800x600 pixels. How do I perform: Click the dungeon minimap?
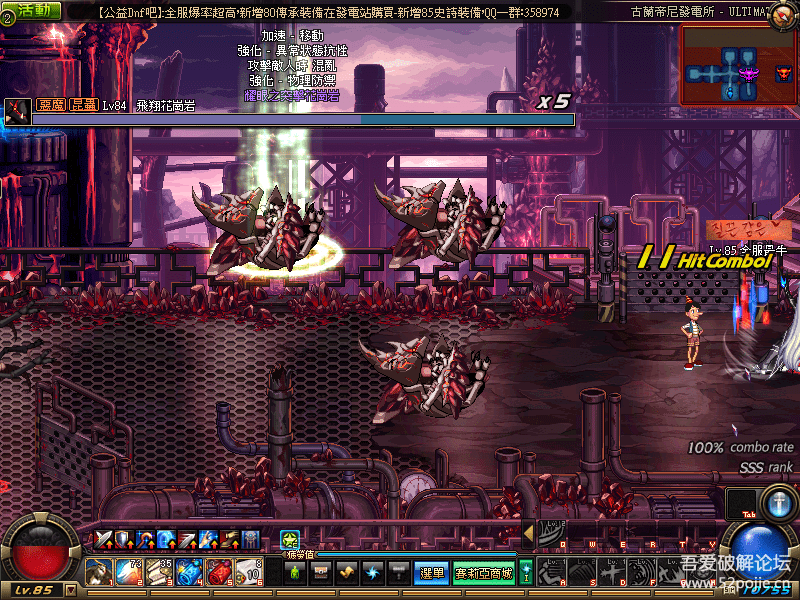(x=739, y=66)
